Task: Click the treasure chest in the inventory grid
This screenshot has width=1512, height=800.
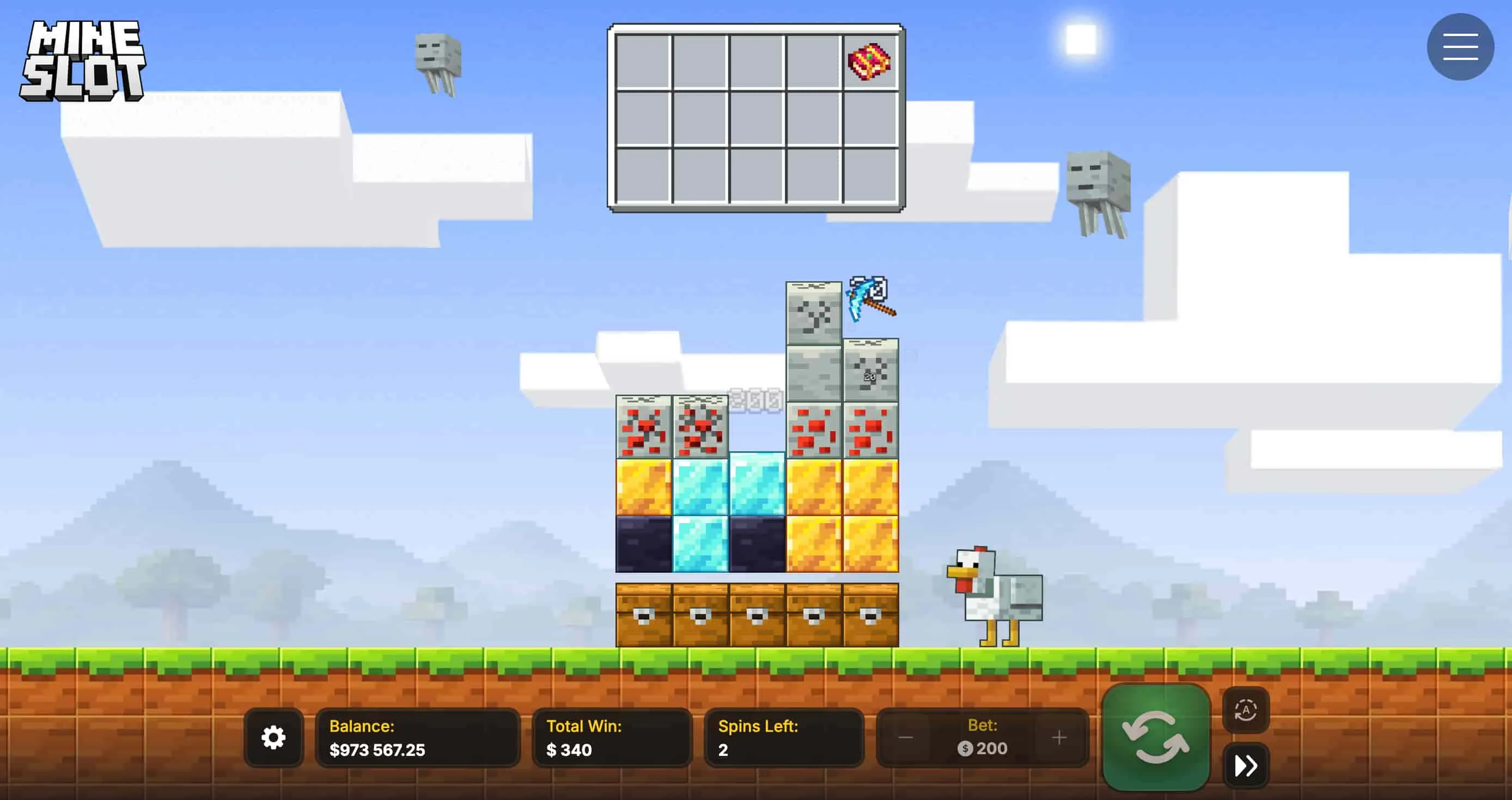Action: [870, 63]
